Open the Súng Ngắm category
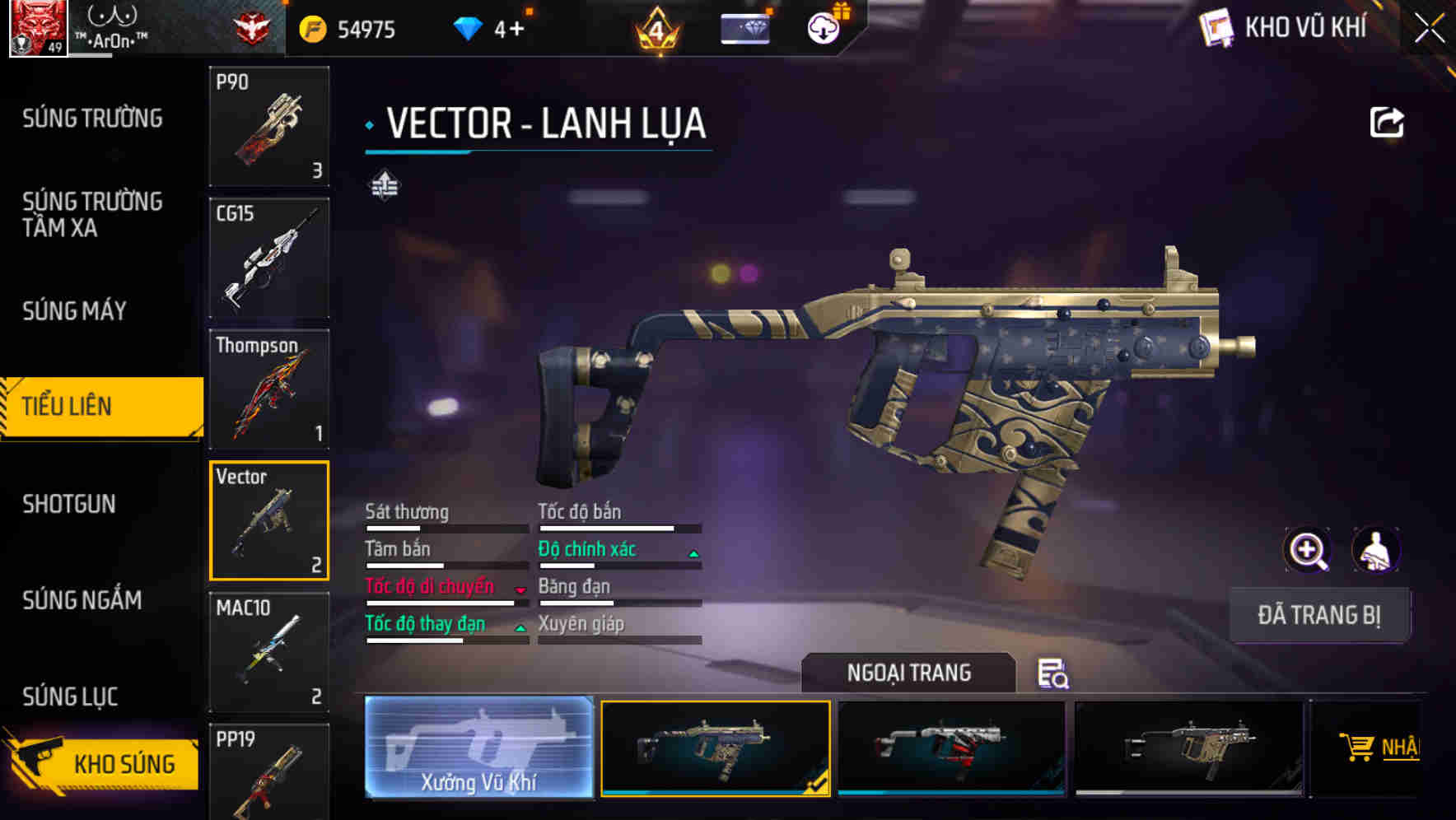The height and width of the screenshot is (820, 1456). pos(82,601)
